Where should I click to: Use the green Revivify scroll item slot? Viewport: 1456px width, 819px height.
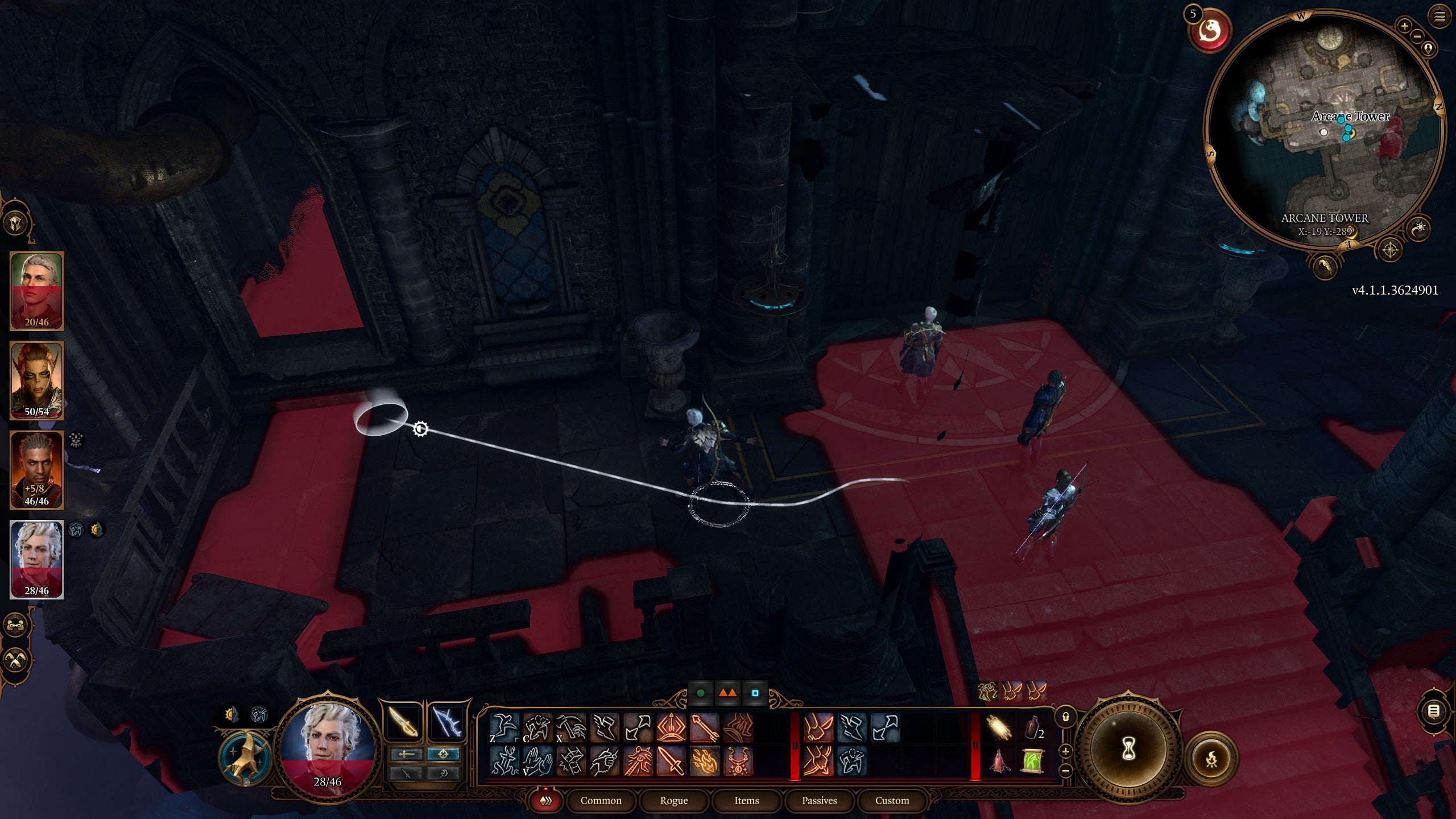[1033, 761]
